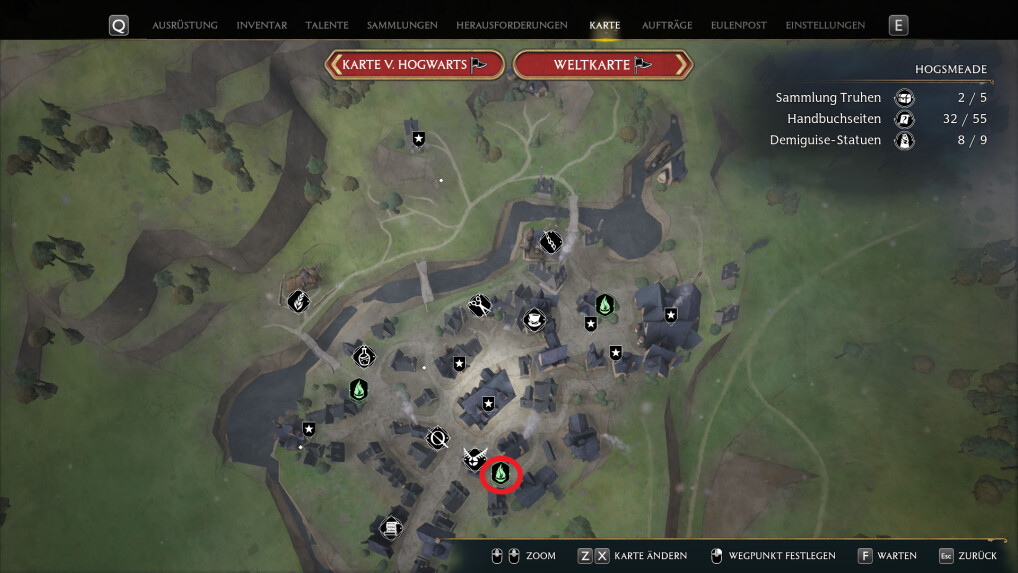The height and width of the screenshot is (573, 1018).
Task: Open Karte v. Hogwarts
Action: click(415, 65)
